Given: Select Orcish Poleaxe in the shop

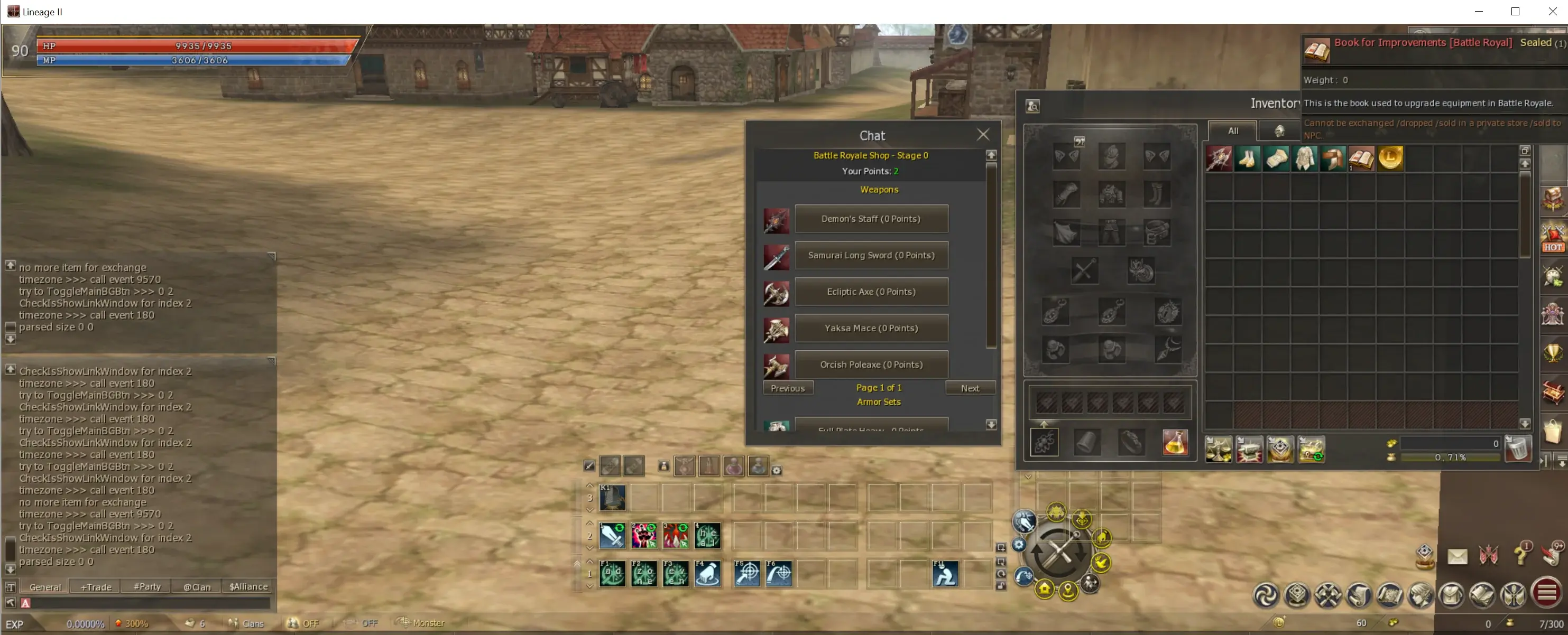Looking at the screenshot, I should coord(870,365).
